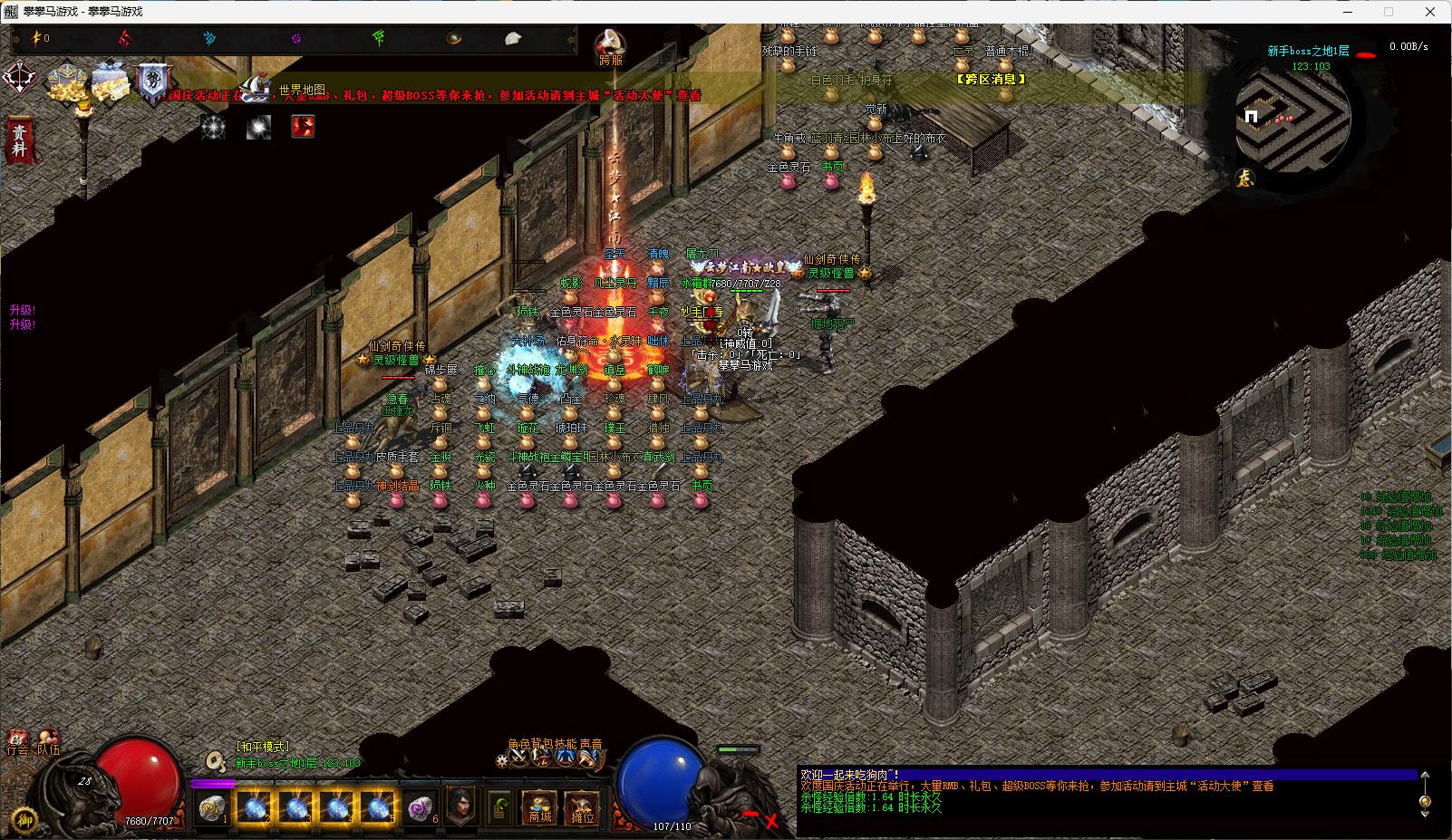1452x840 pixels.
Task: Open the 行会 guild menu
Action: click(x=16, y=743)
